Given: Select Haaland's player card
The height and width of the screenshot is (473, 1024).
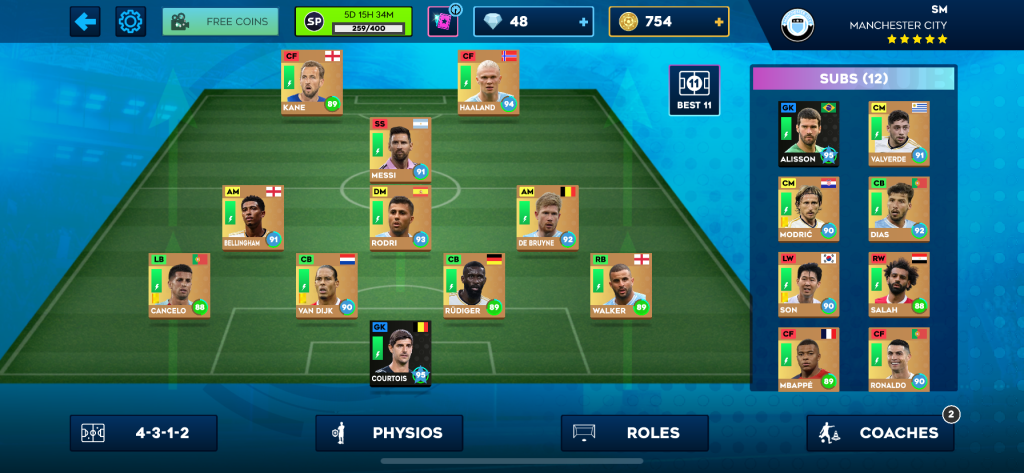Looking at the screenshot, I should pos(489,81).
